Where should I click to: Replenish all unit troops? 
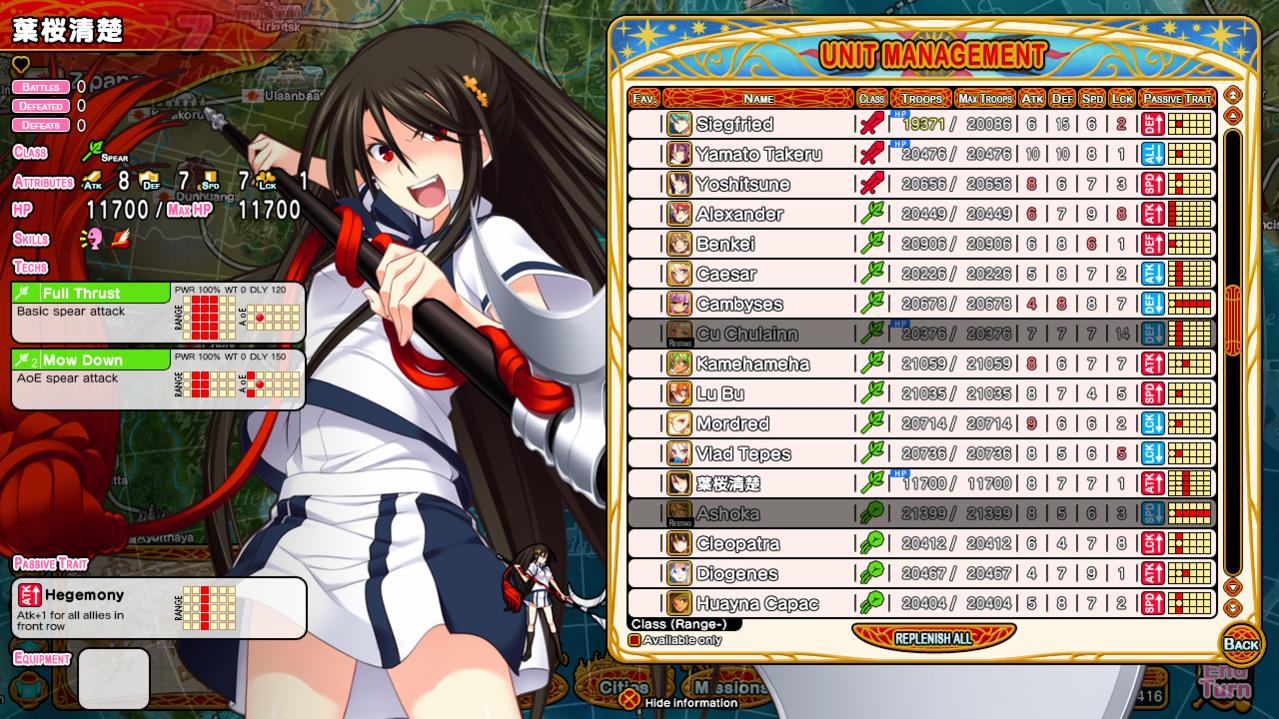[933, 638]
